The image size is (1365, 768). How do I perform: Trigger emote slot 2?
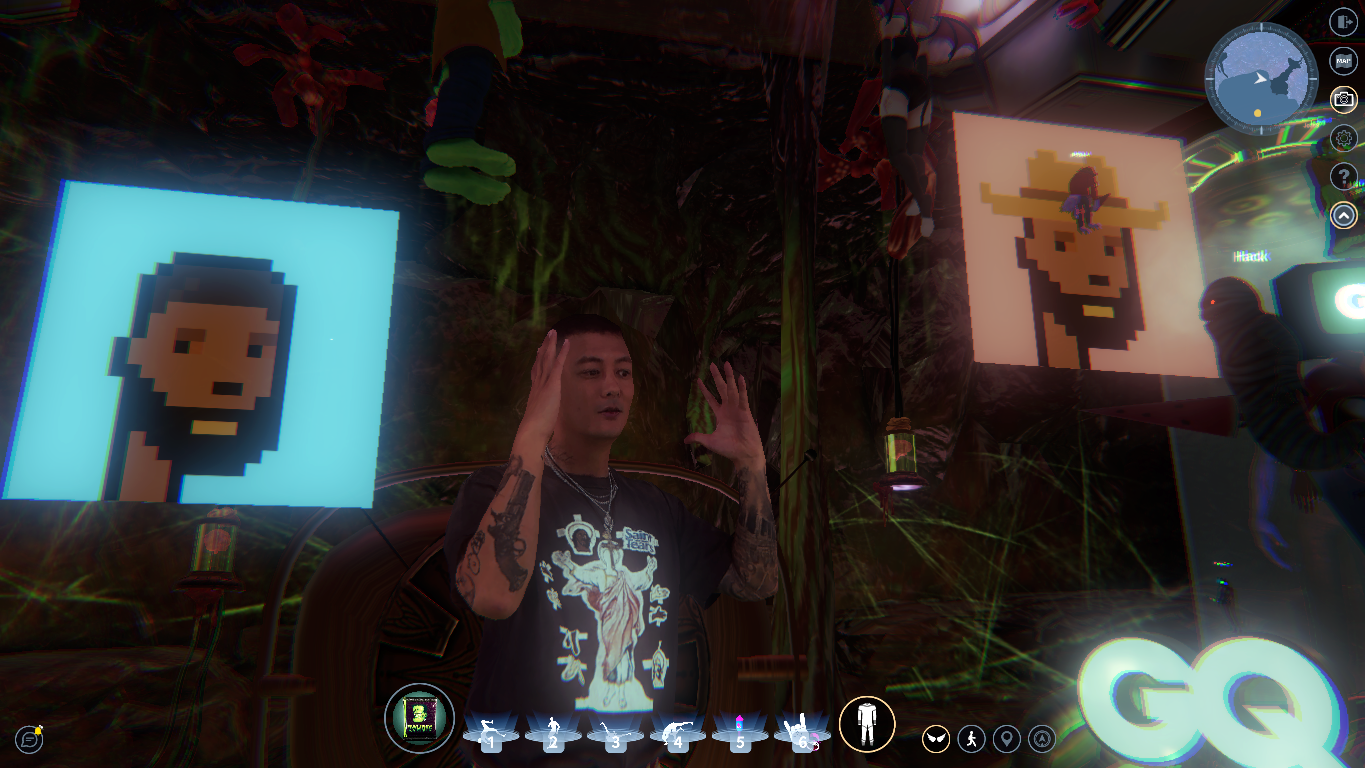[553, 733]
